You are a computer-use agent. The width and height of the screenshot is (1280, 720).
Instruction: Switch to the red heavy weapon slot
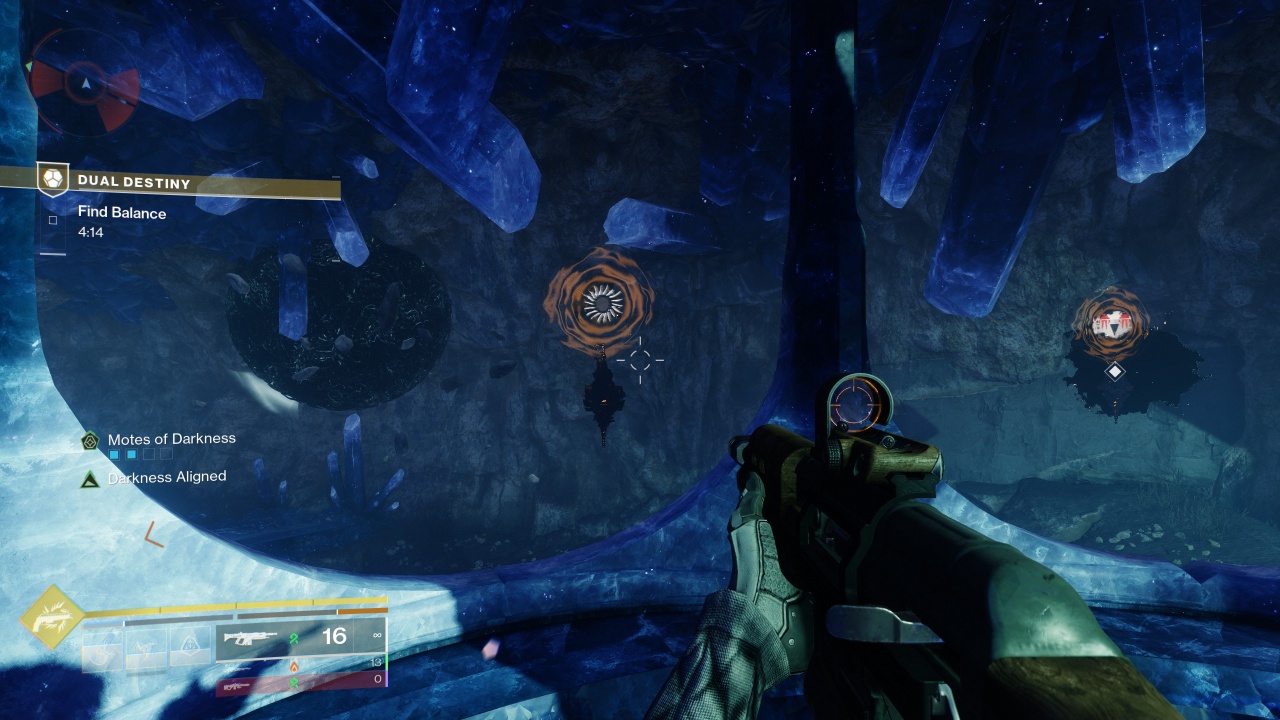(x=300, y=685)
